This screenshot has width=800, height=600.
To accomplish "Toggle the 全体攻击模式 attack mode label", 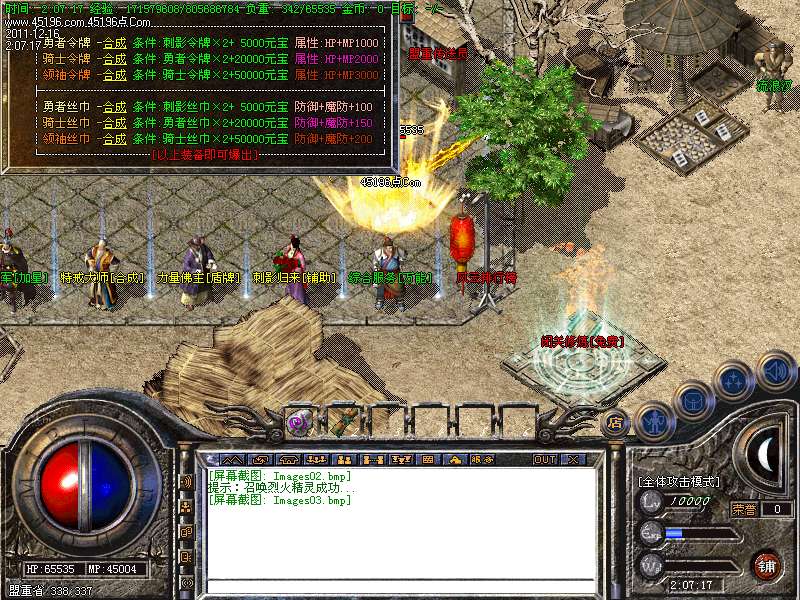I will coord(678,481).
